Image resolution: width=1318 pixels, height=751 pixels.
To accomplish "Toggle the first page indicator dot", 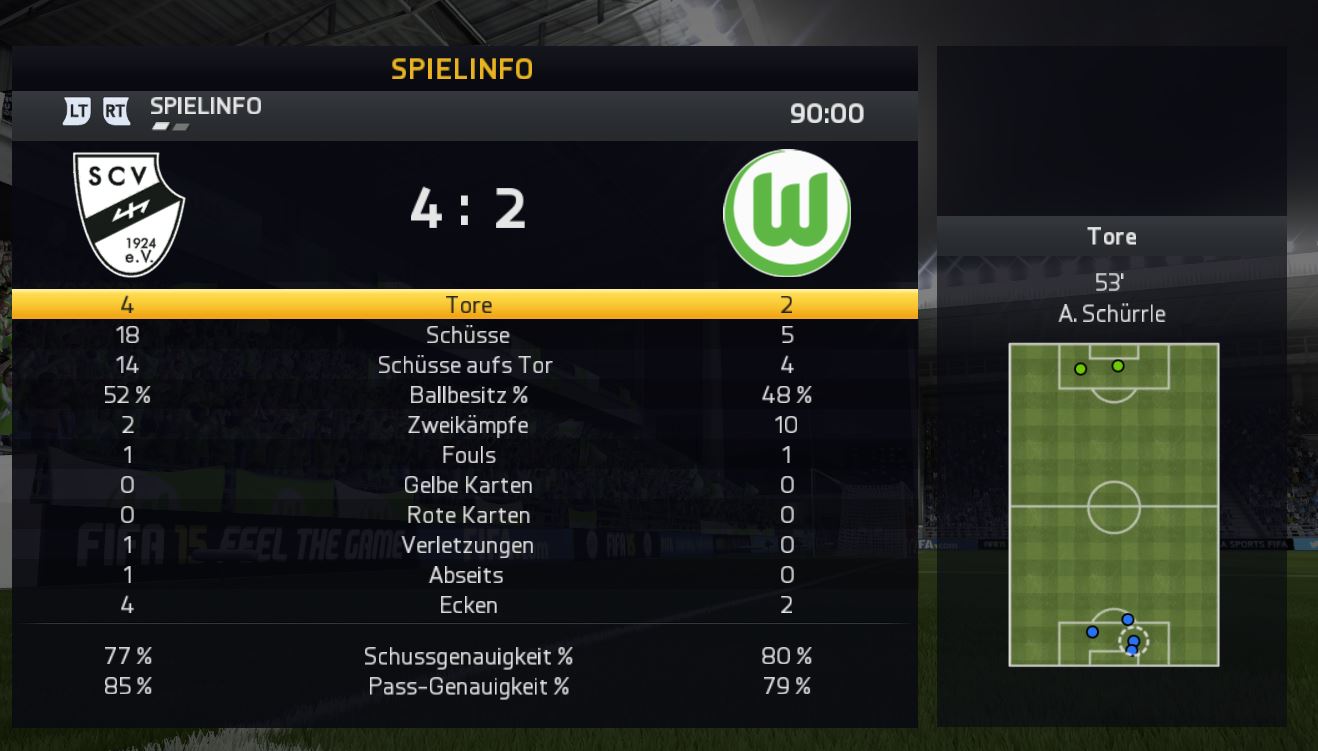I will (x=159, y=127).
